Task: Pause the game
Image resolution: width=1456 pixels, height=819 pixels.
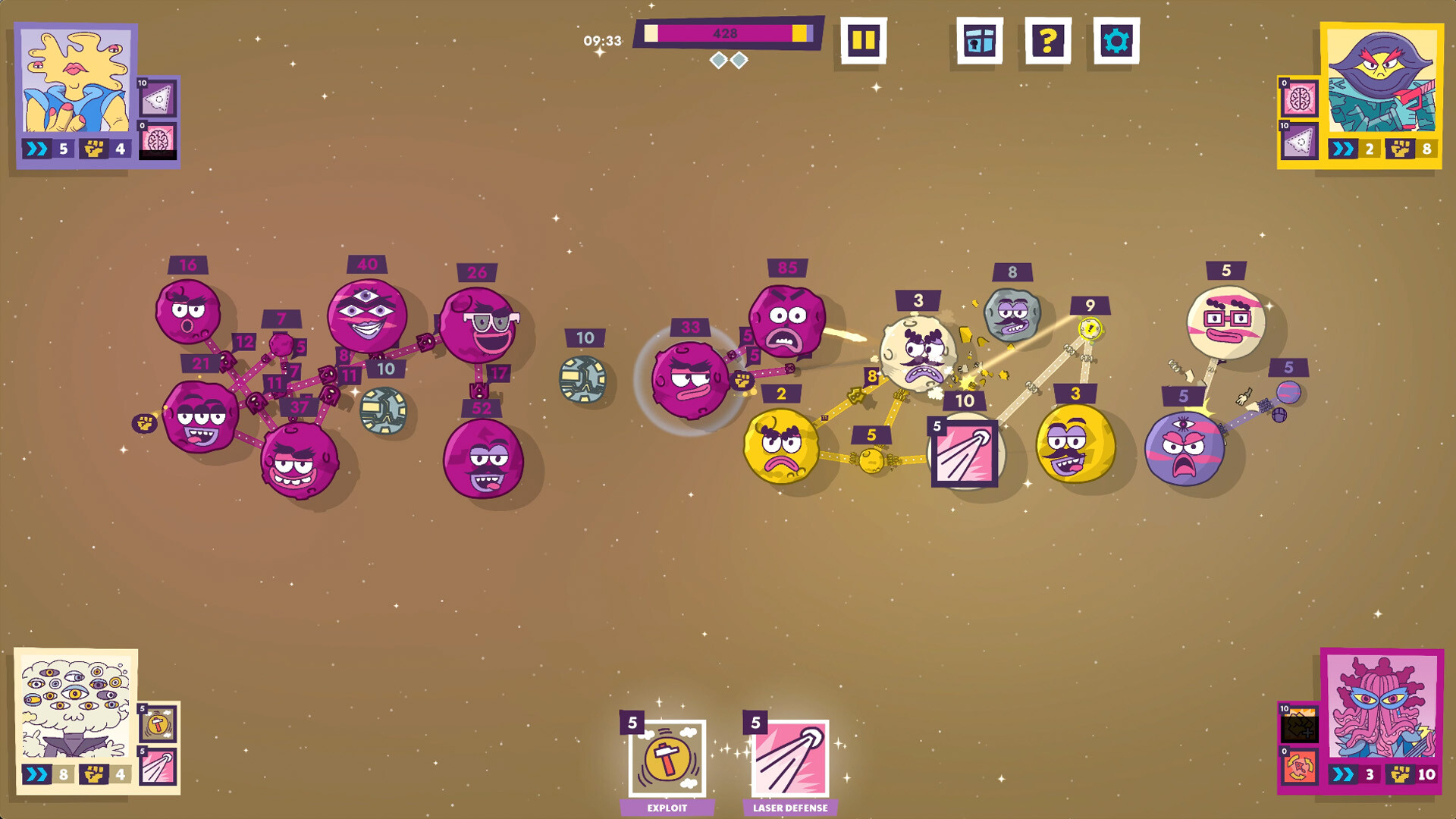Action: (x=863, y=41)
